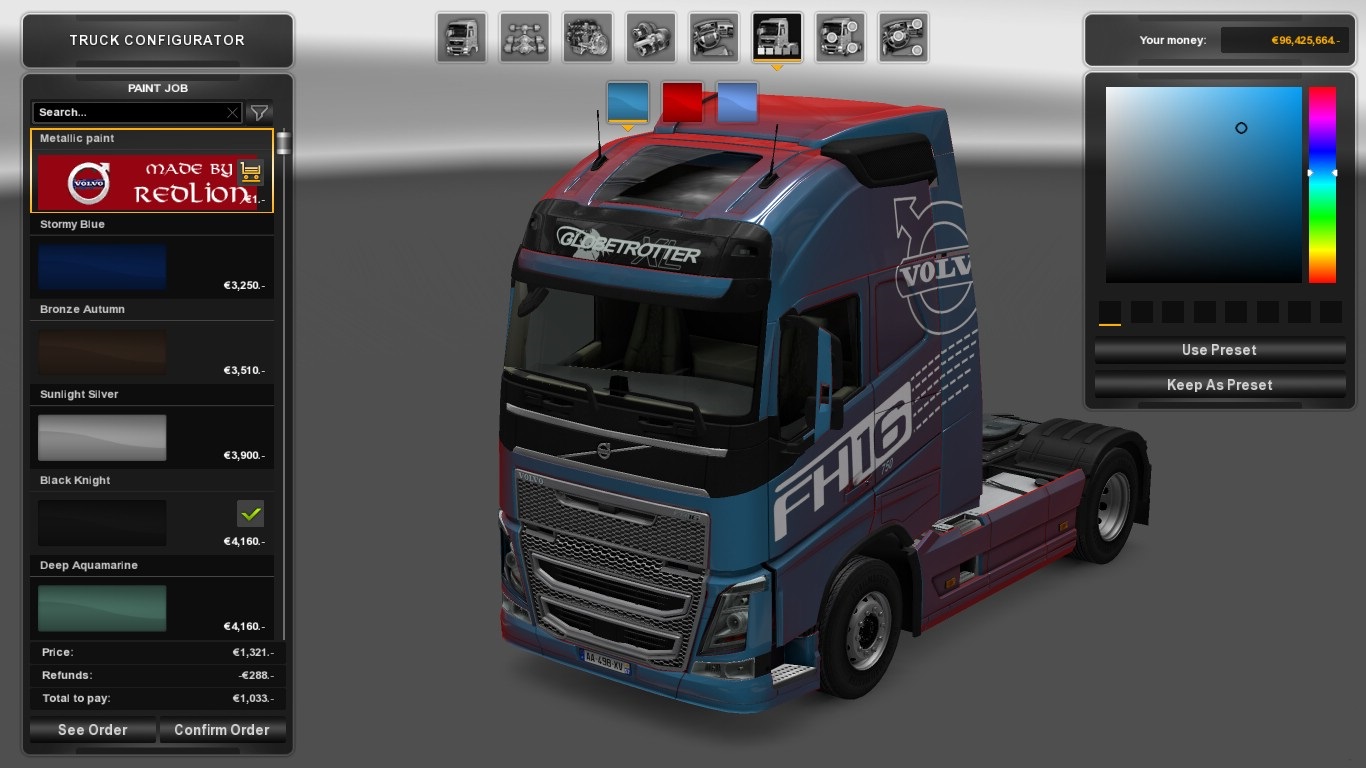
Task: Open the See Order summary
Action: pos(92,730)
